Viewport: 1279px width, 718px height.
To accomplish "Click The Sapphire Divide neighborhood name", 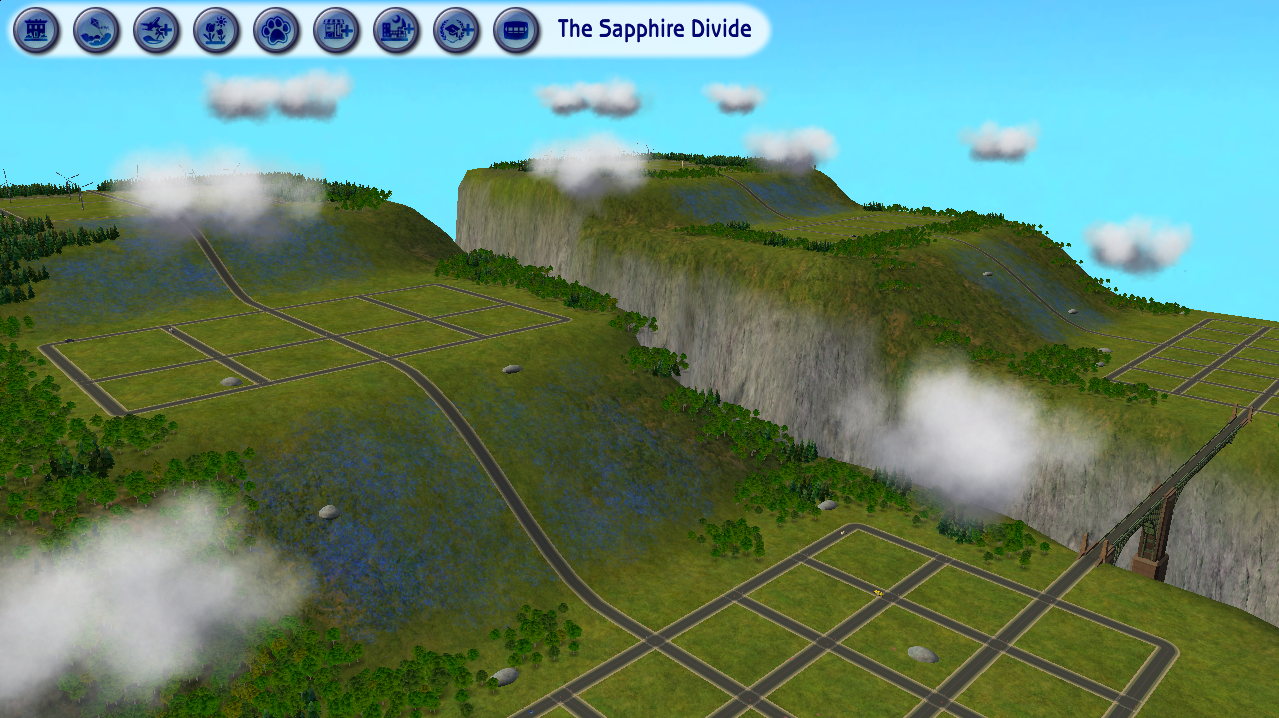I will click(654, 29).
